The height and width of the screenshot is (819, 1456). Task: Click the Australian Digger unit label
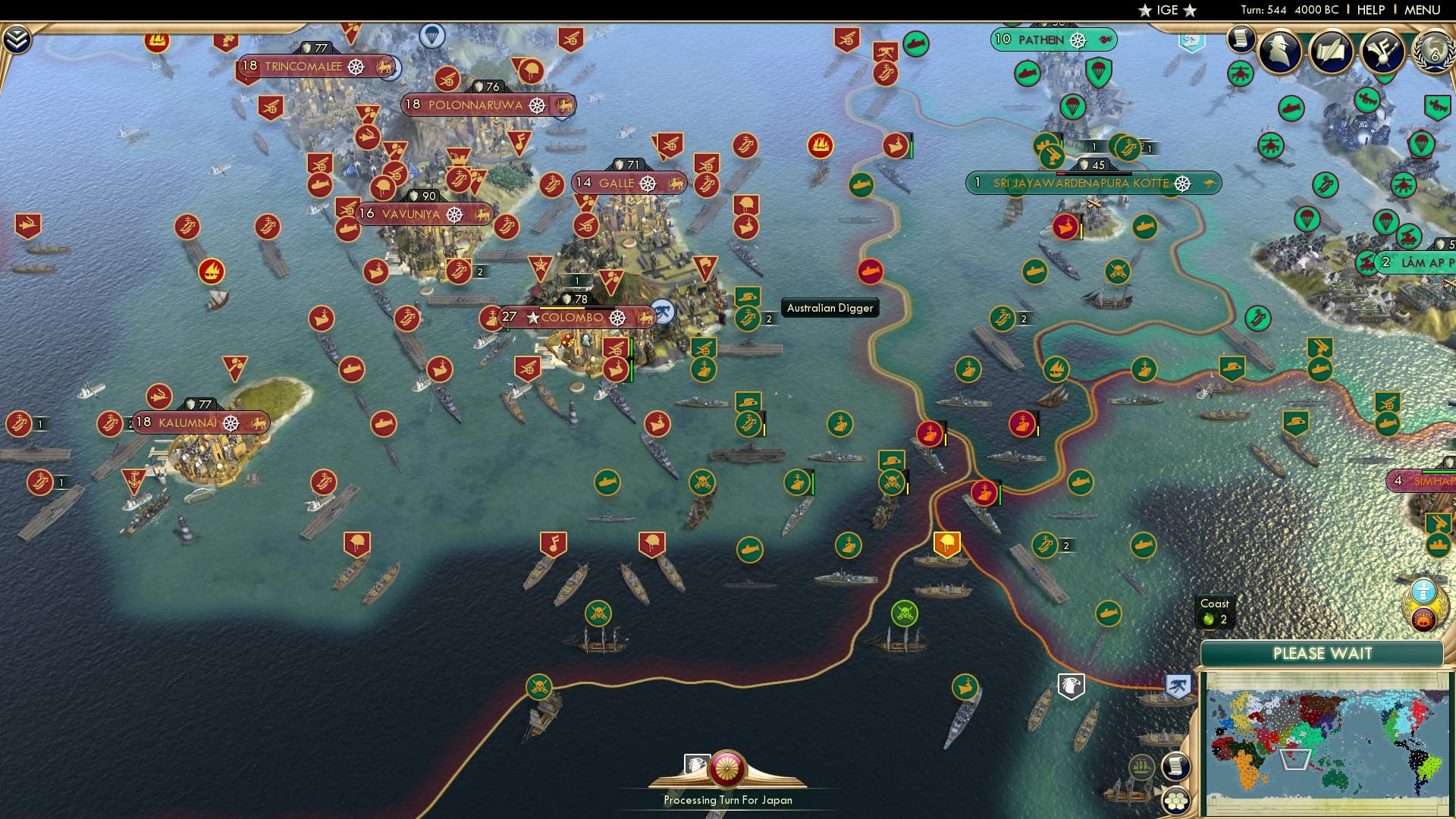830,308
